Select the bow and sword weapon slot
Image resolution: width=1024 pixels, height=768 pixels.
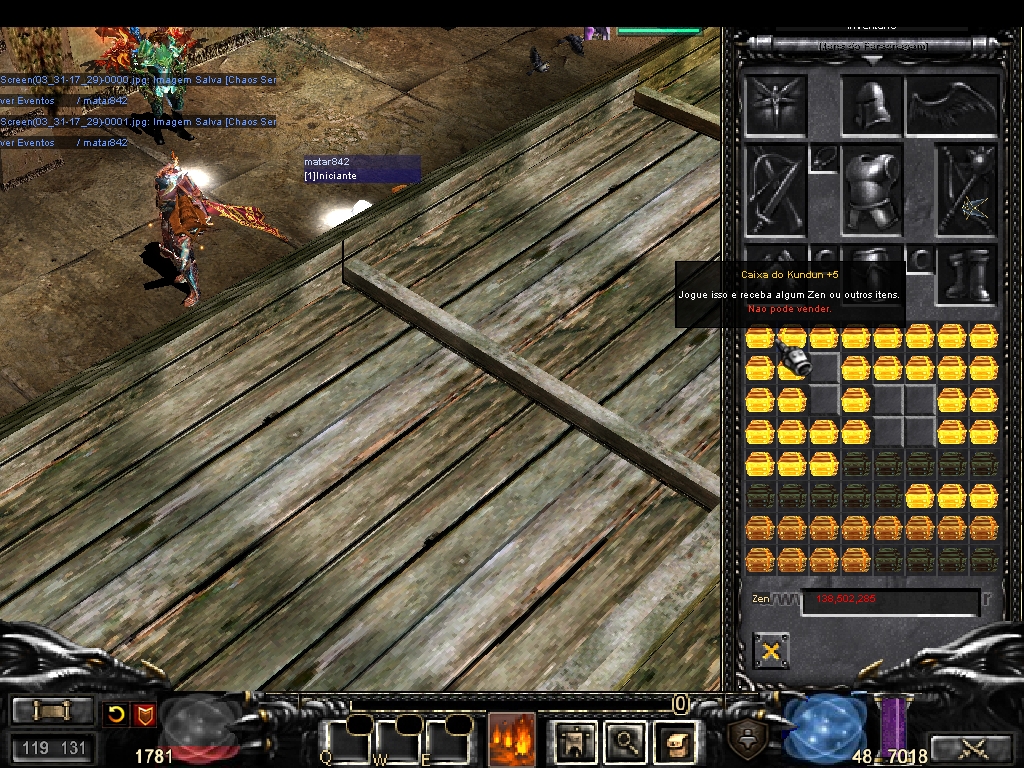(x=775, y=191)
